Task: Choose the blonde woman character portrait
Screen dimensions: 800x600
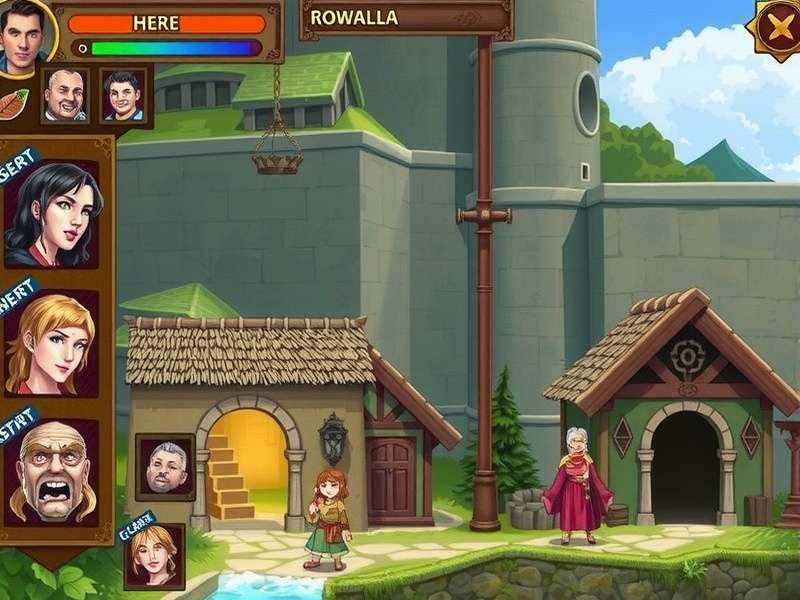Action: click(52, 343)
